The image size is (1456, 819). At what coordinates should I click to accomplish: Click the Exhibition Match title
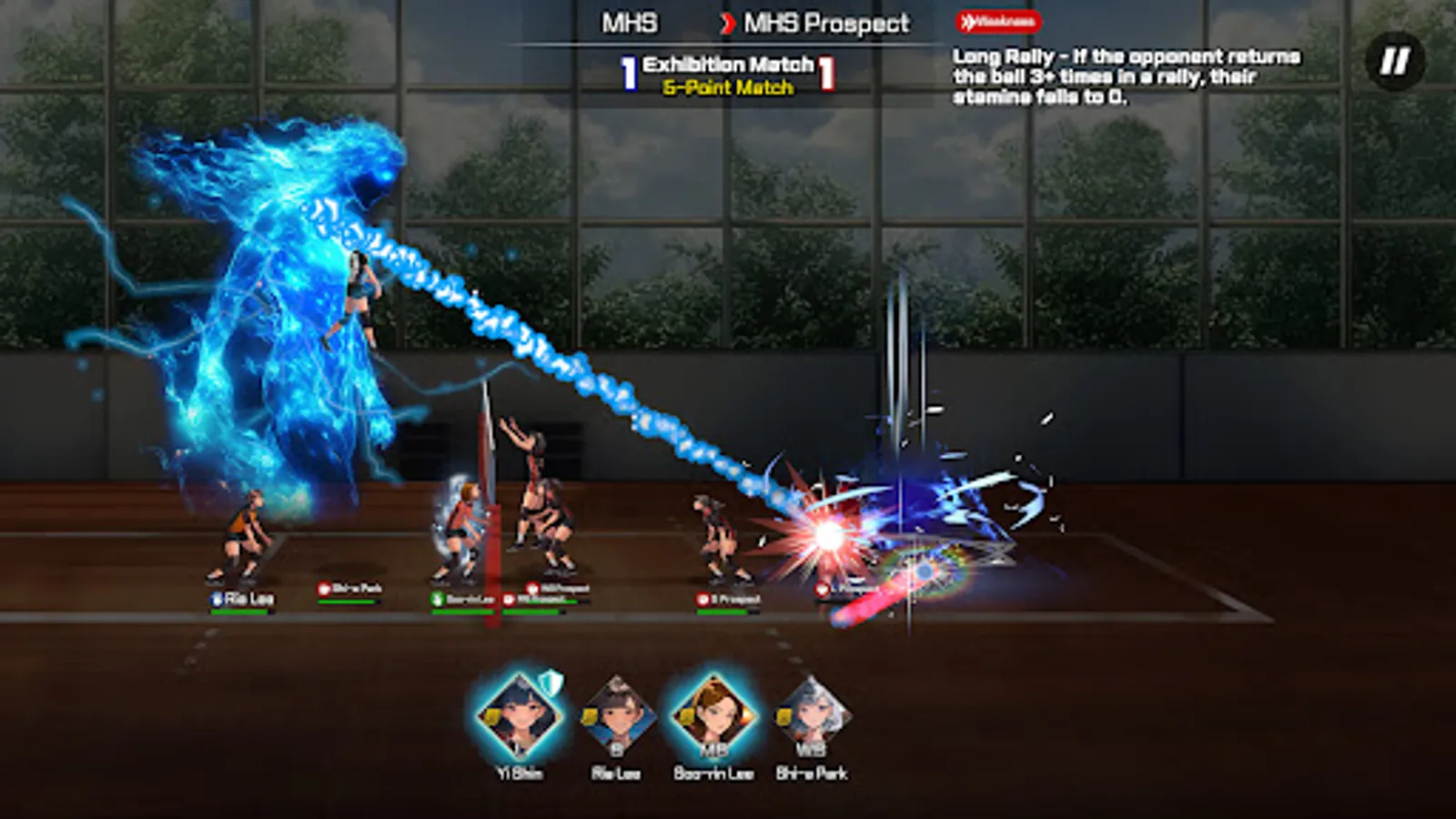click(726, 65)
